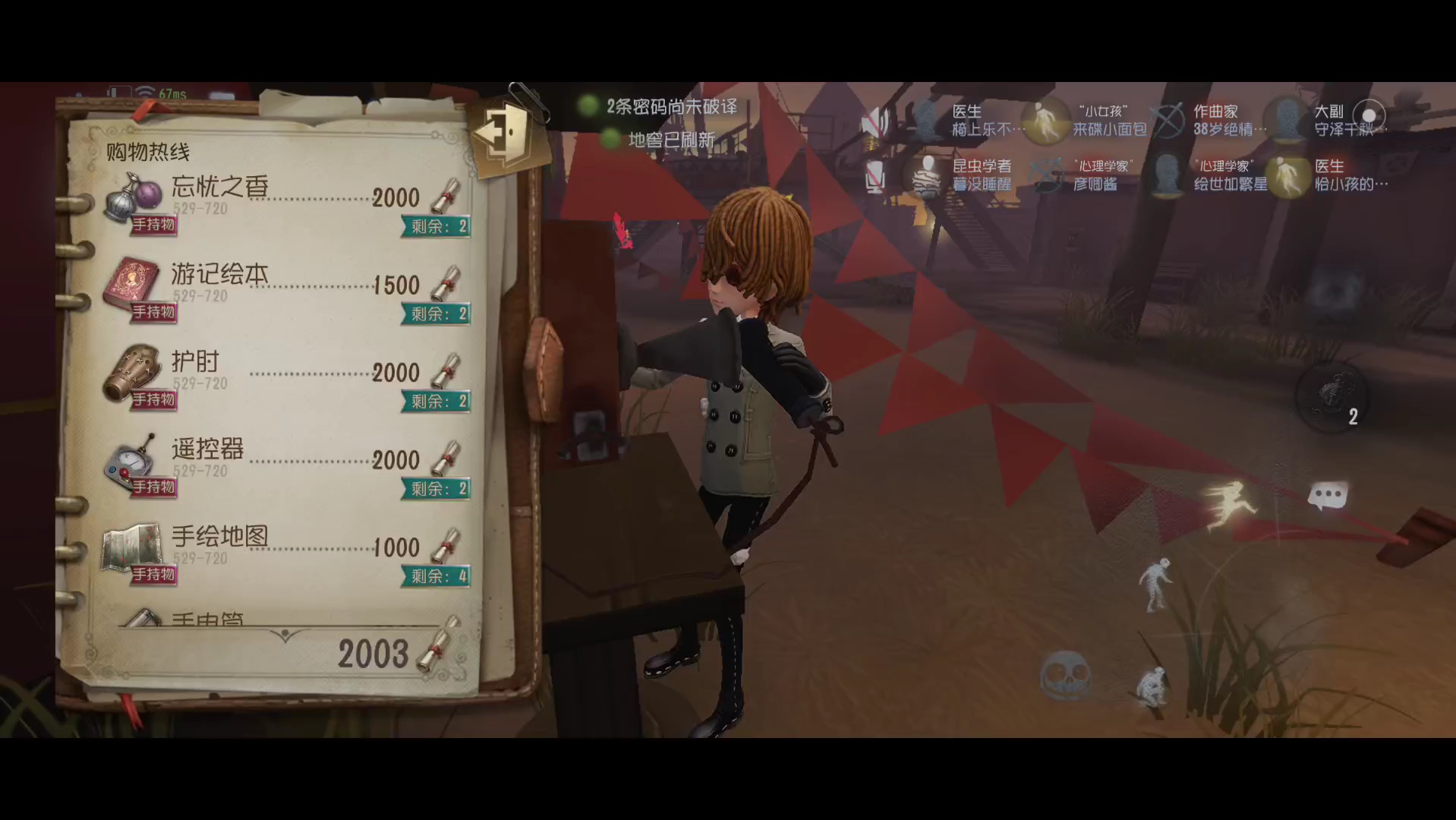Click the 购物热线 shop header

click(148, 151)
